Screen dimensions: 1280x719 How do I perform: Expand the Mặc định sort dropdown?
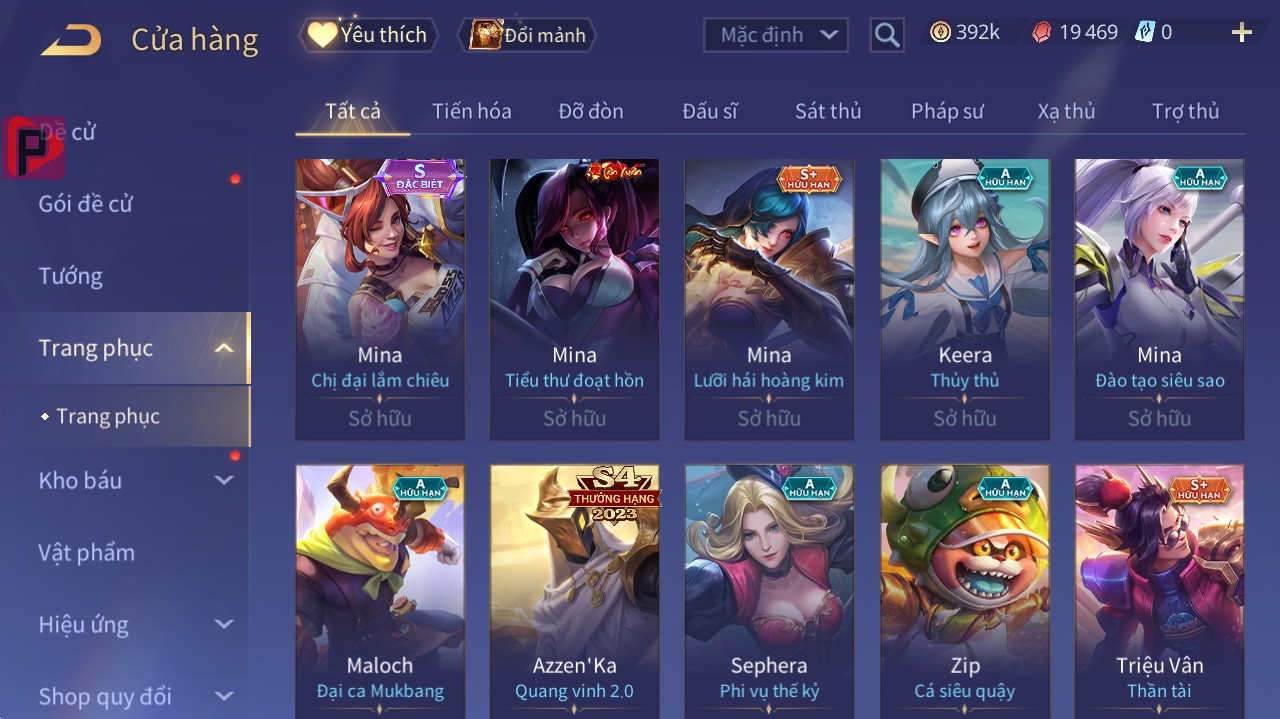[775, 35]
